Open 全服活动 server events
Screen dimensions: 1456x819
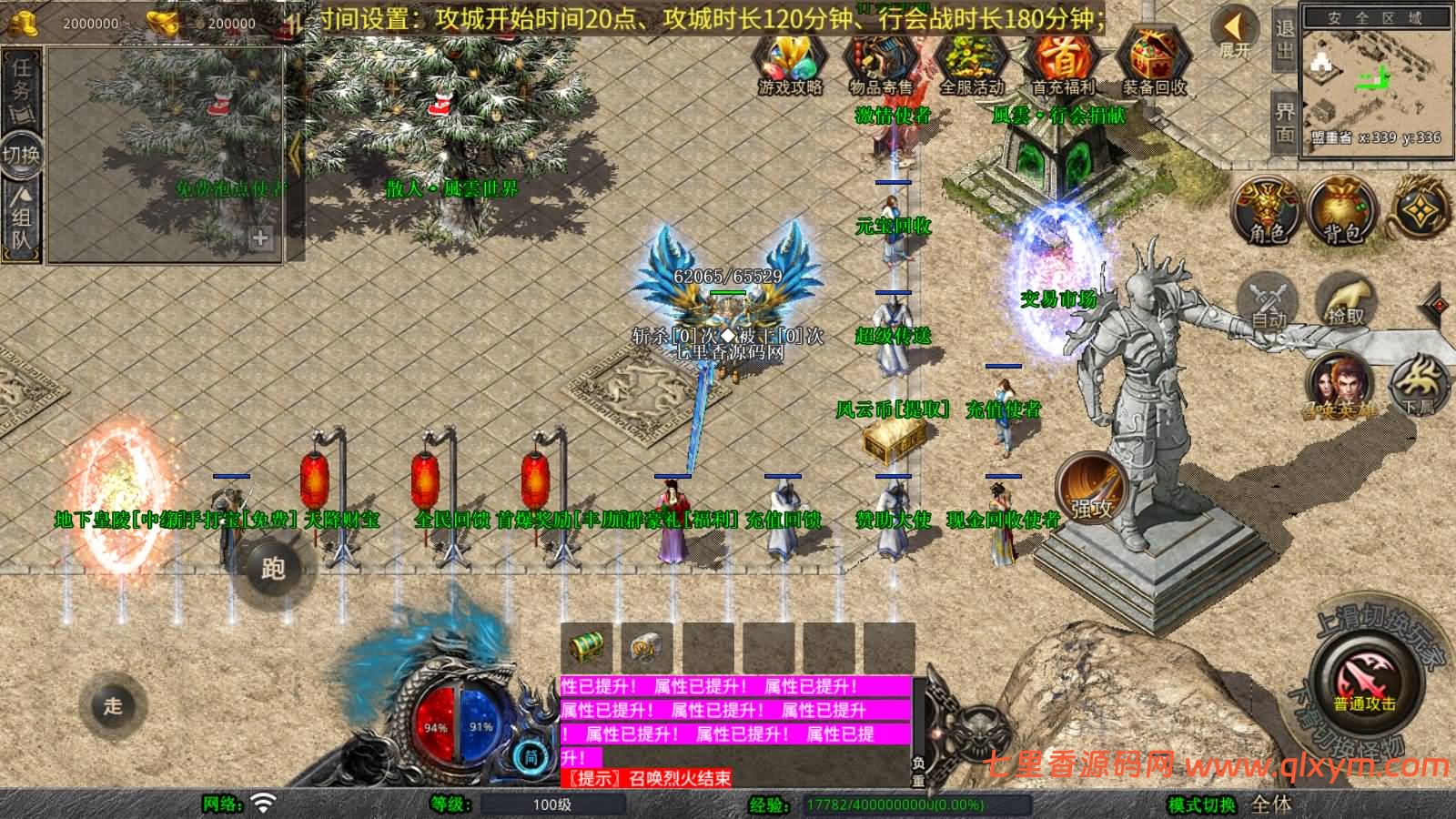point(971,64)
